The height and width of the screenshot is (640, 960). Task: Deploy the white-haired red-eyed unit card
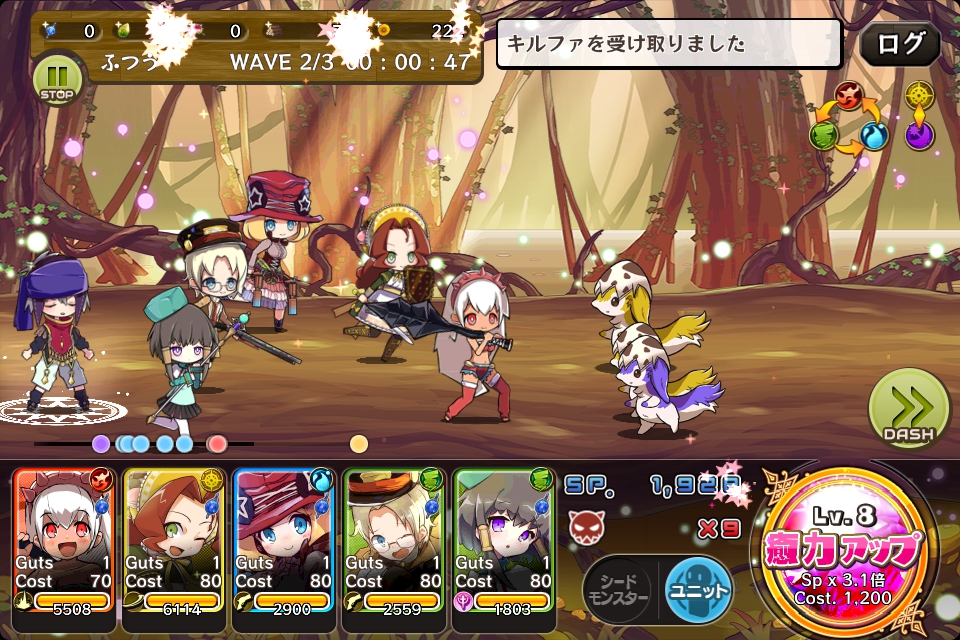click(x=64, y=540)
